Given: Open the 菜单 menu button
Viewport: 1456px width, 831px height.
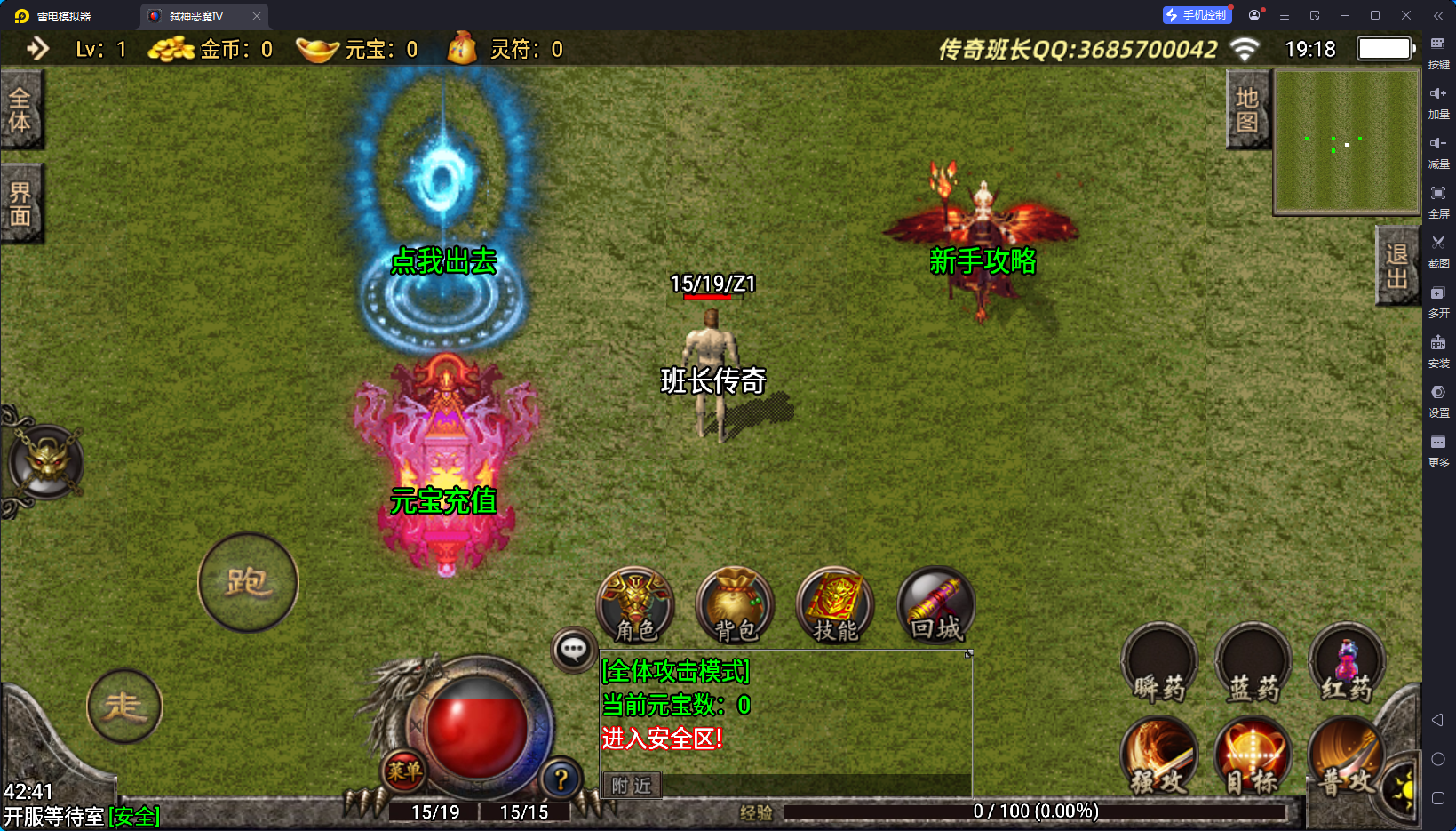Looking at the screenshot, I should point(404,771).
